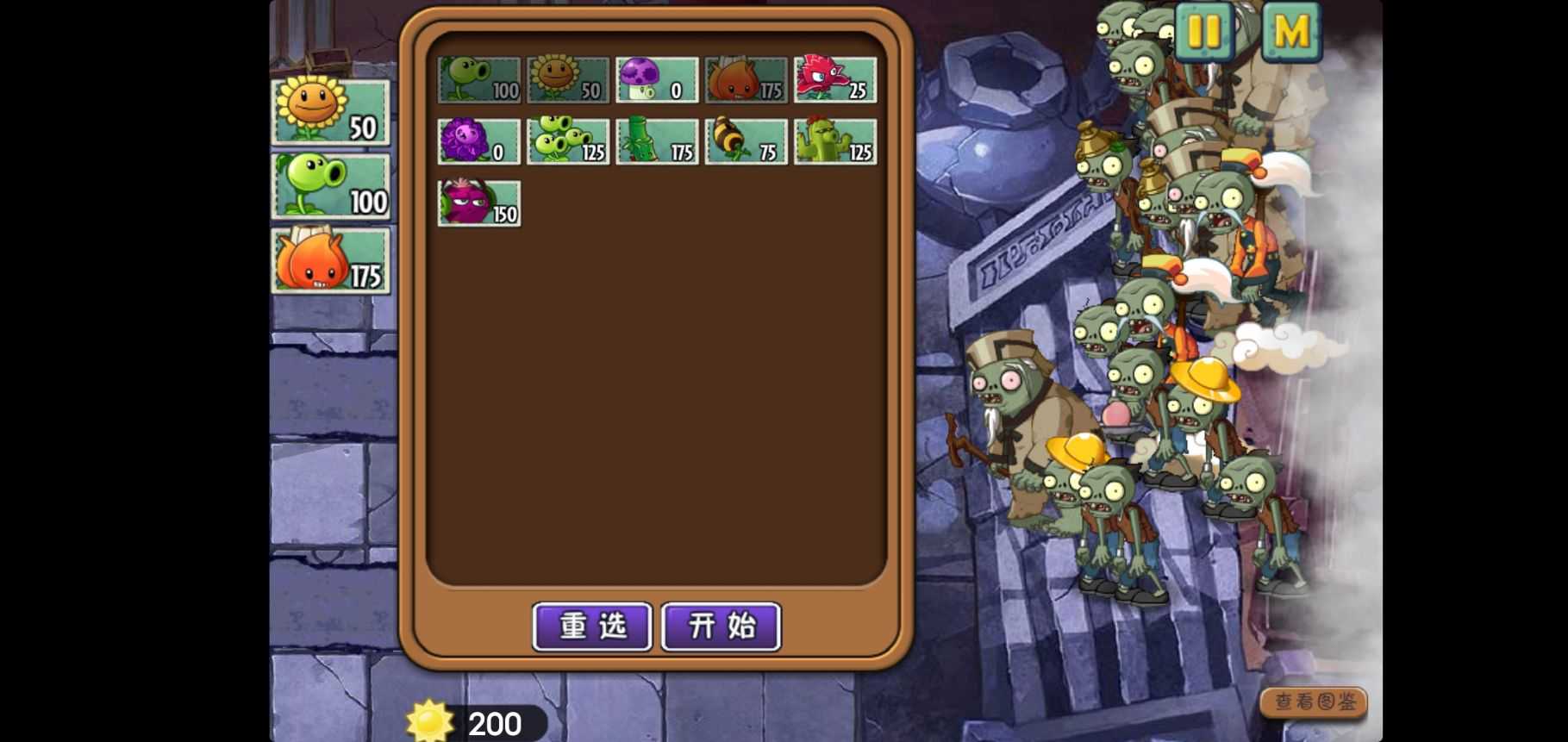The height and width of the screenshot is (742, 1568).
Task: Choose the Bamboo Shoot seed costing 175
Action: tap(657, 140)
